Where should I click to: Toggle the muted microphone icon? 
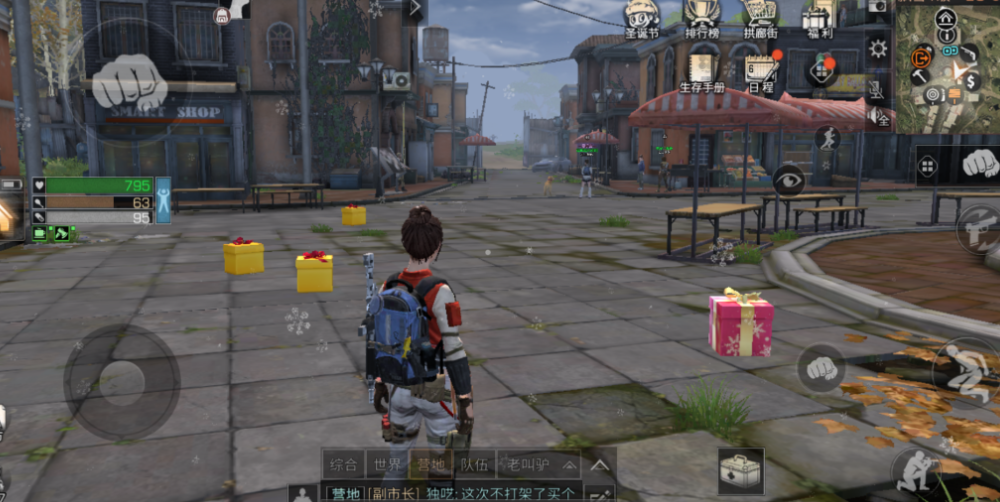877,90
